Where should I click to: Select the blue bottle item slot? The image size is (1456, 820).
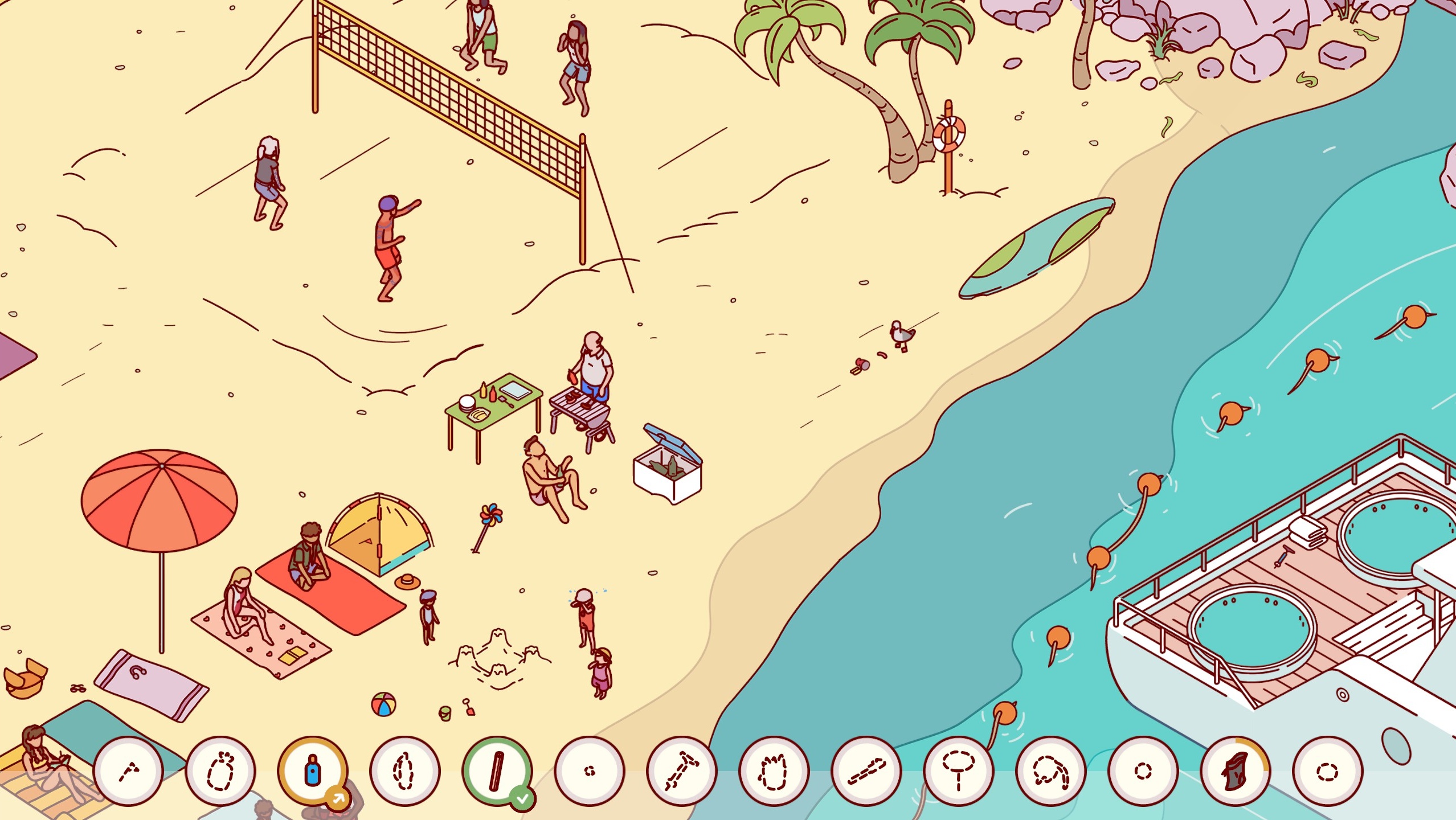click(312, 771)
